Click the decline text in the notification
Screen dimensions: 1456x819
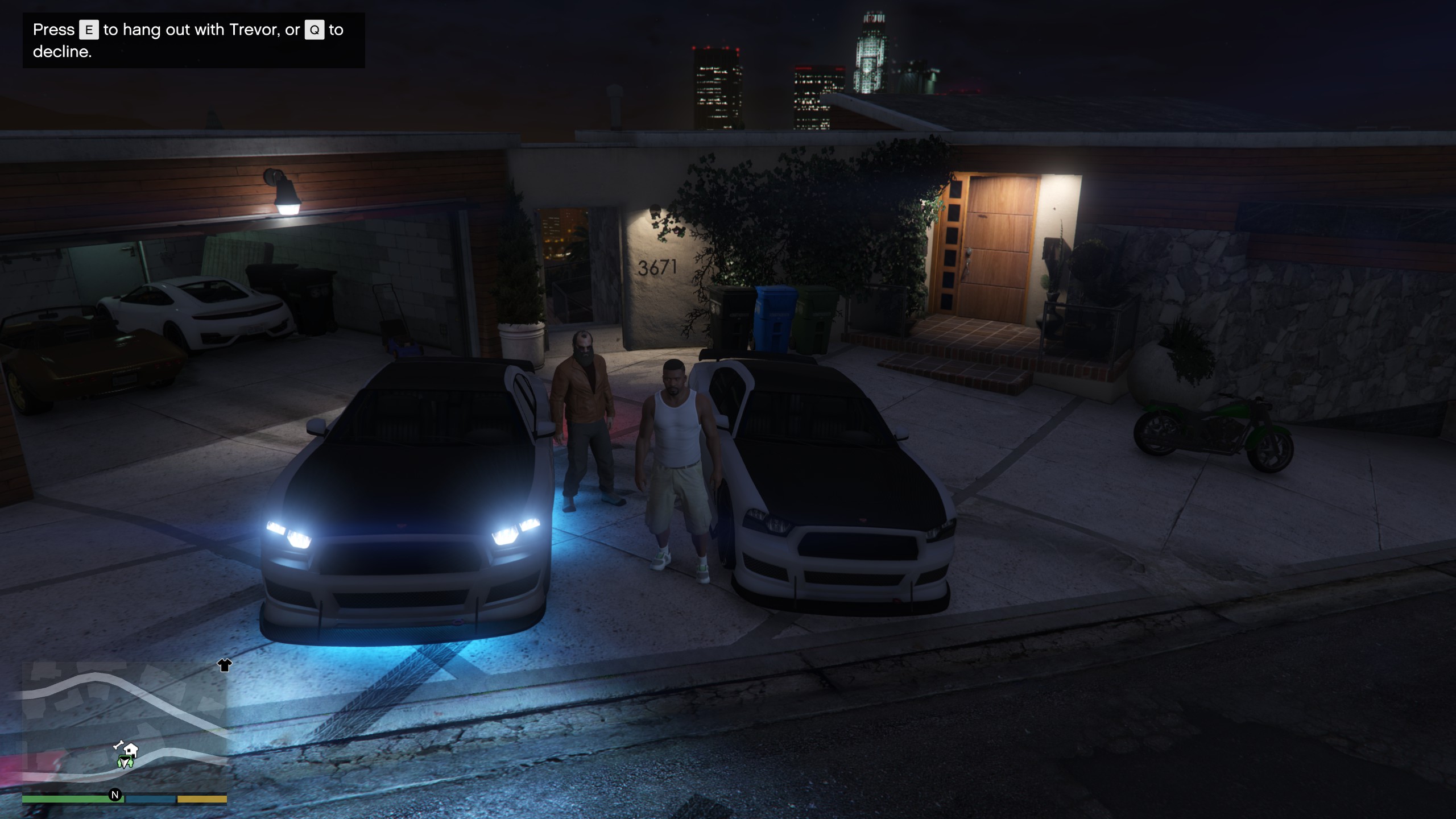click(63, 55)
